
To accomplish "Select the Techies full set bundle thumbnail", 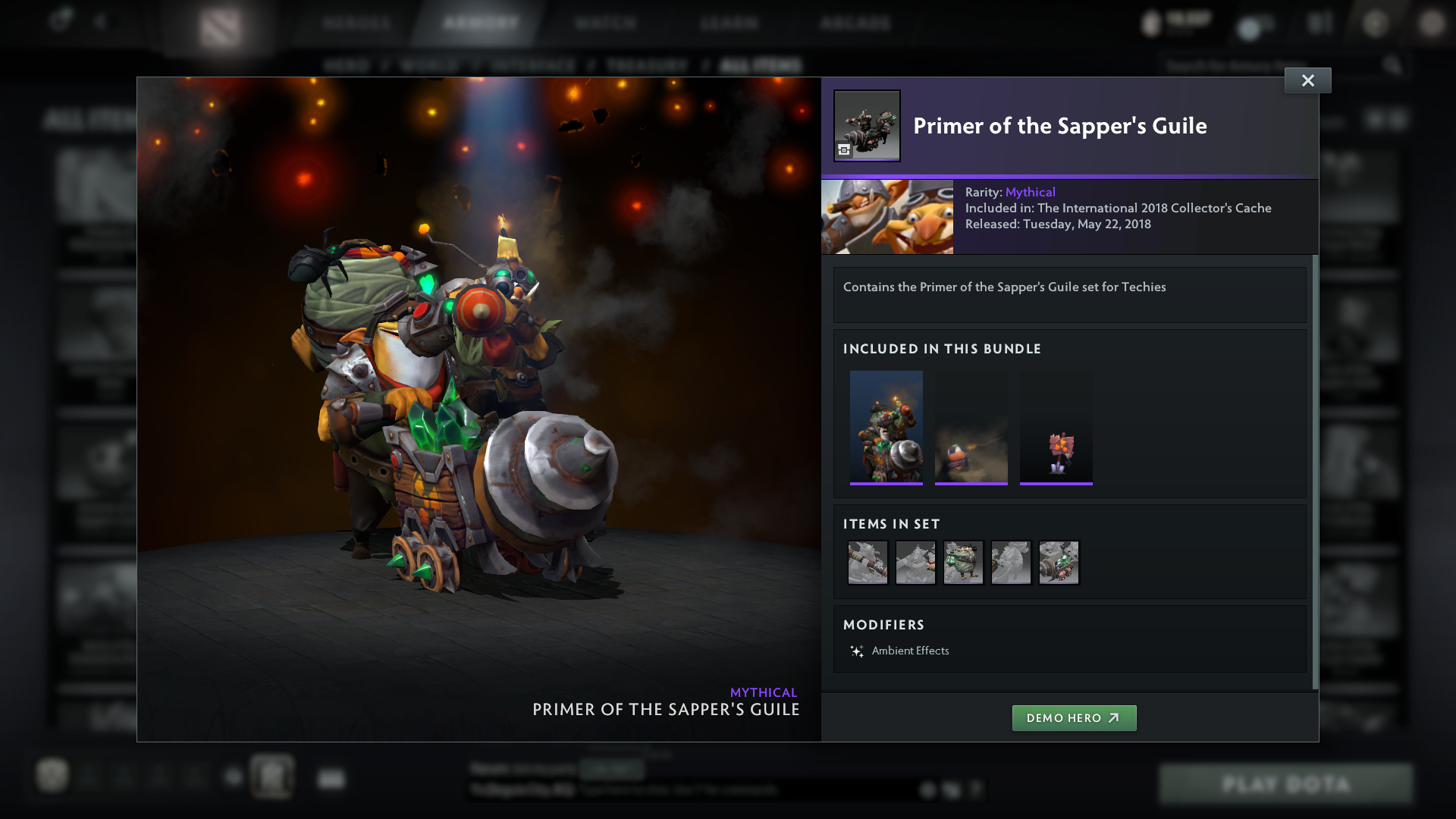I will [x=886, y=427].
